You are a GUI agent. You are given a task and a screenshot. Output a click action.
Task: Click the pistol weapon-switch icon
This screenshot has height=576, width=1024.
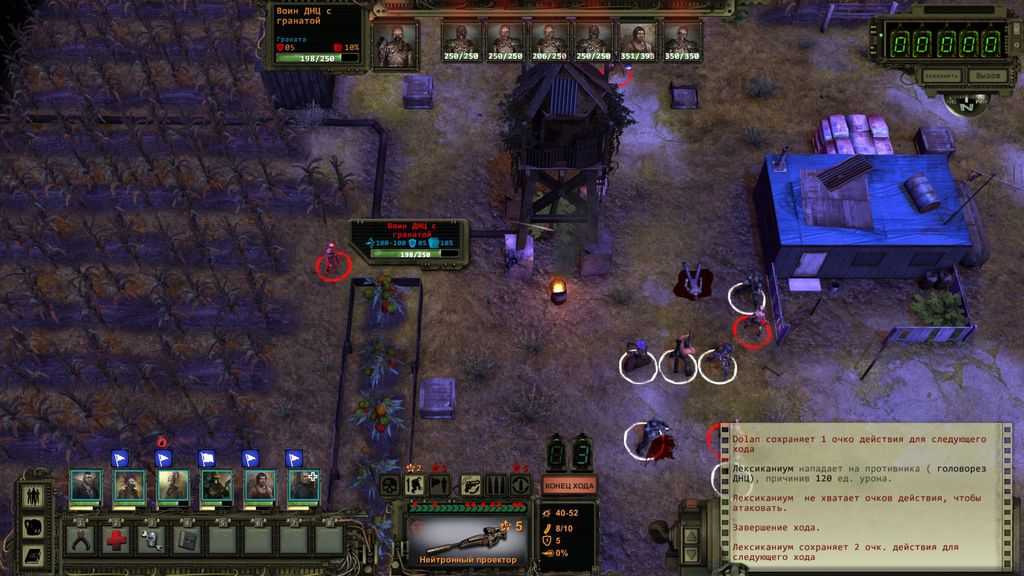pyautogui.click(x=469, y=485)
